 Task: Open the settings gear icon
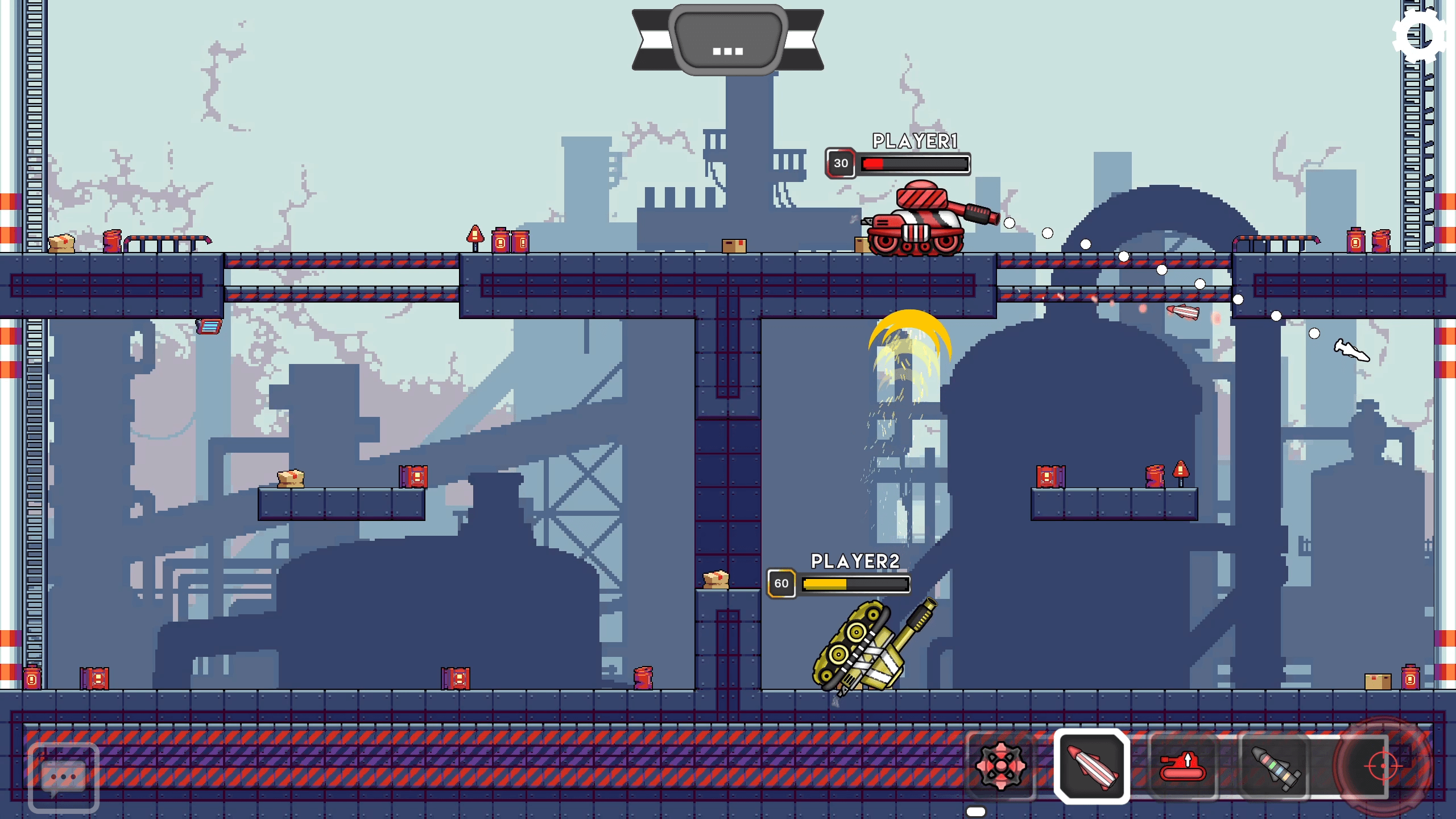pos(1418,38)
